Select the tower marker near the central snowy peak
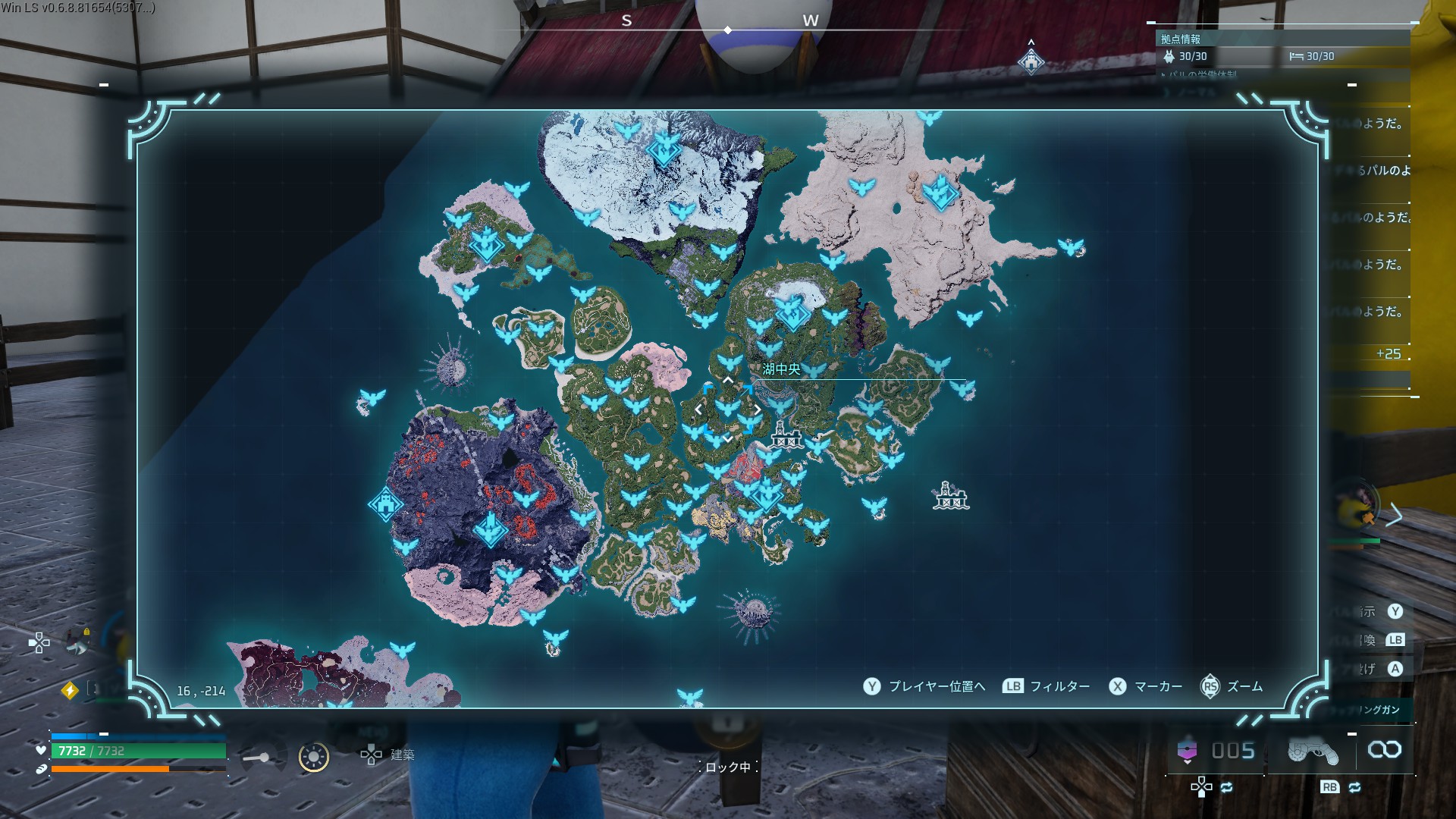1456x819 pixels. point(791,312)
